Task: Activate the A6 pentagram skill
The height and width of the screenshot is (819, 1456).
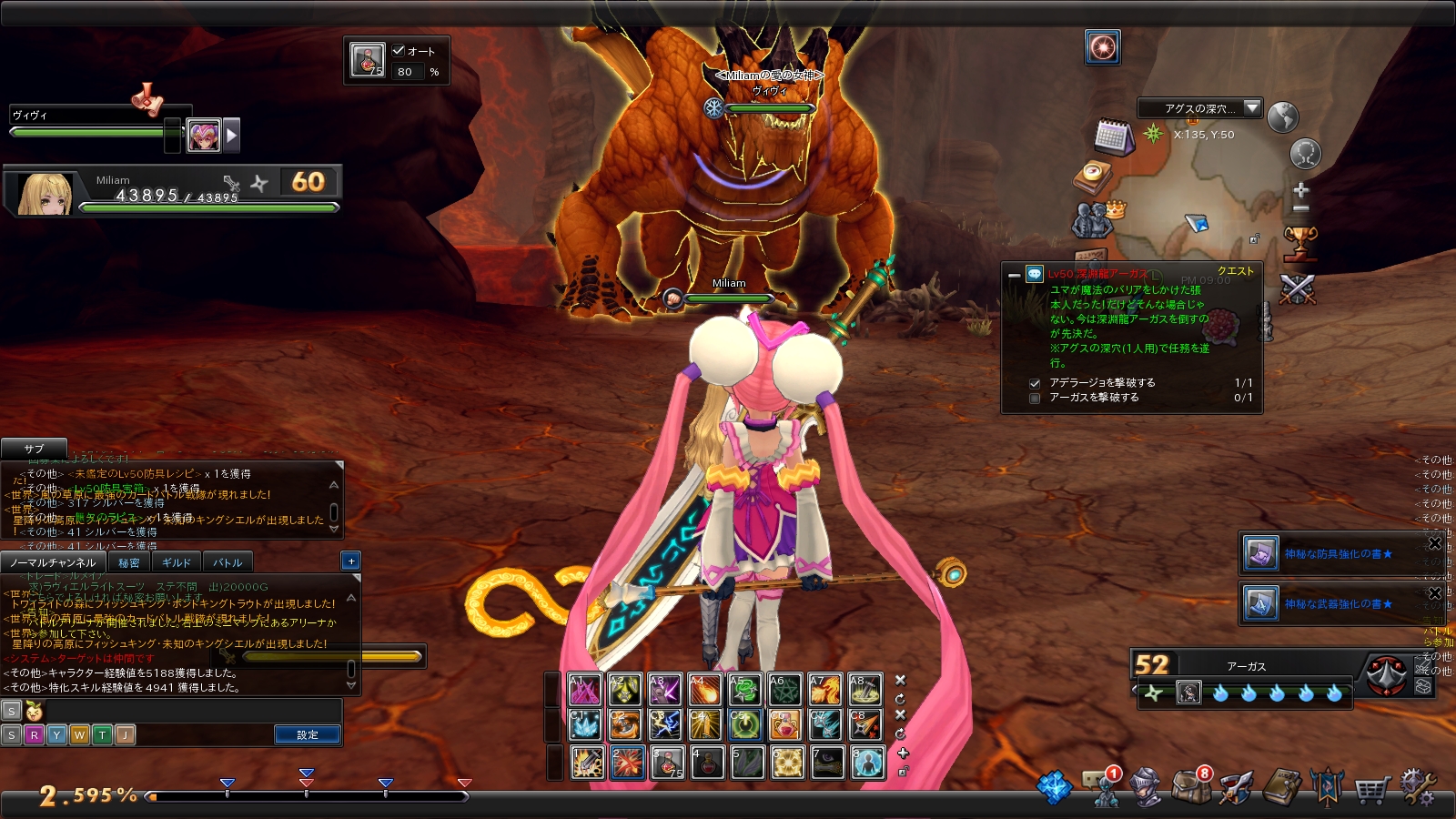Action: [x=784, y=691]
